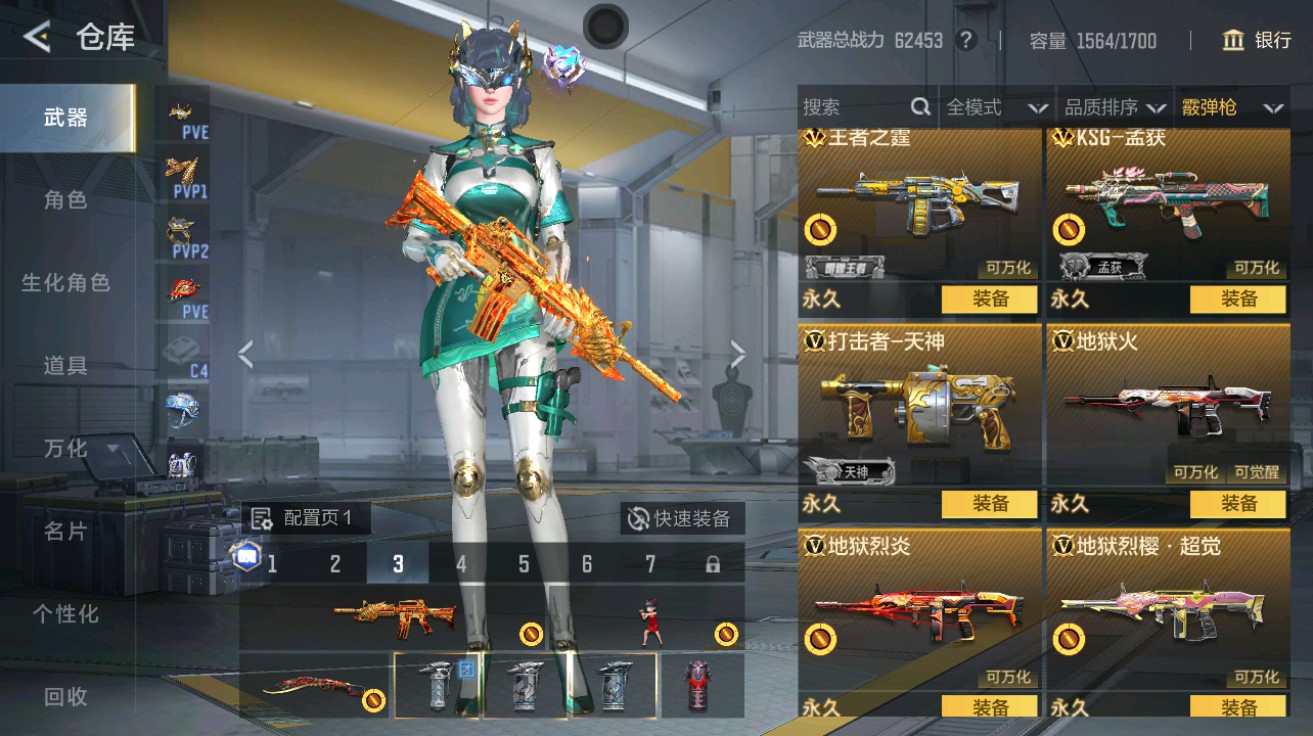Select the C4 equipment slot
This screenshot has height=736, width=1313.
[x=181, y=352]
